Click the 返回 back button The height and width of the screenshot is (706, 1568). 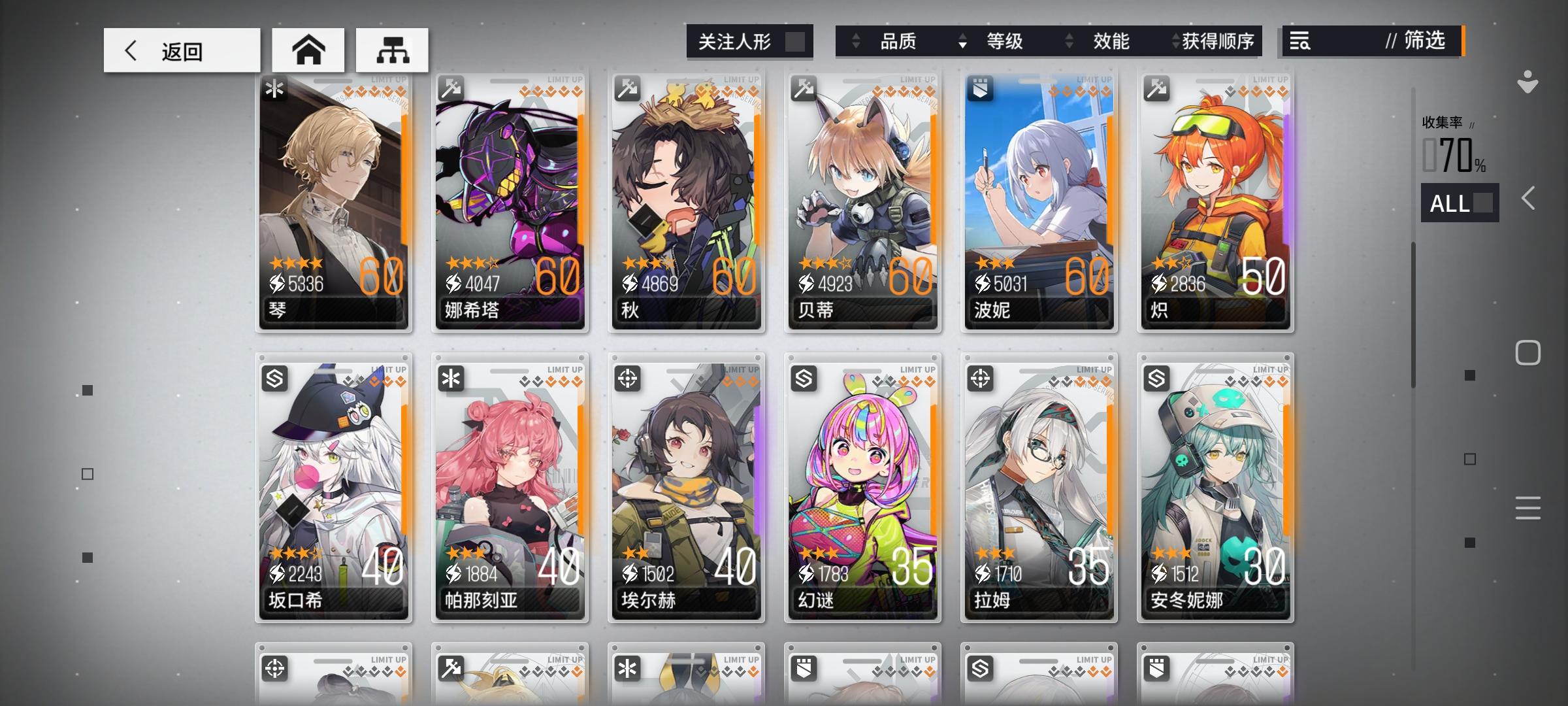[183, 50]
